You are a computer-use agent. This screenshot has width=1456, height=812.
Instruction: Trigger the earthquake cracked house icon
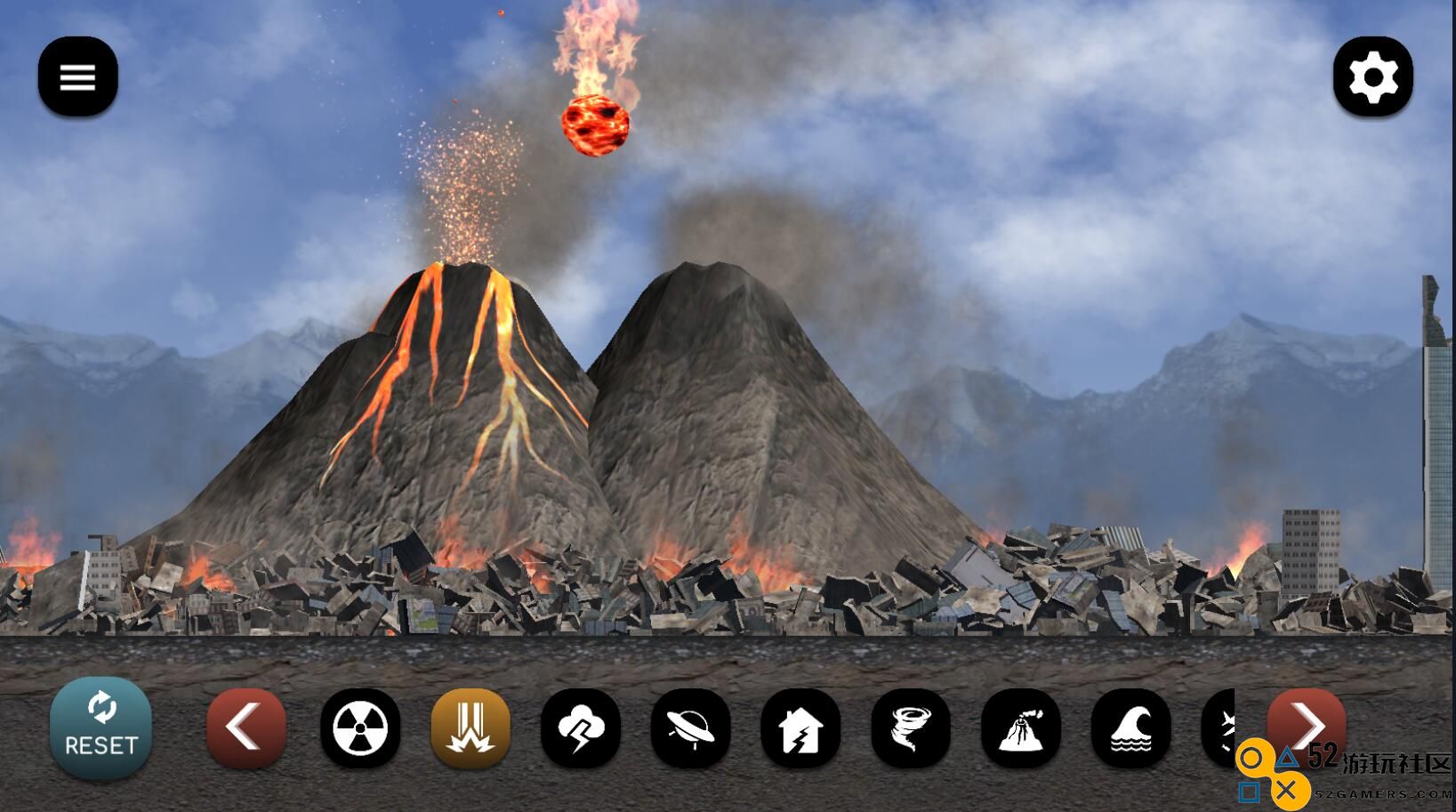click(x=800, y=728)
